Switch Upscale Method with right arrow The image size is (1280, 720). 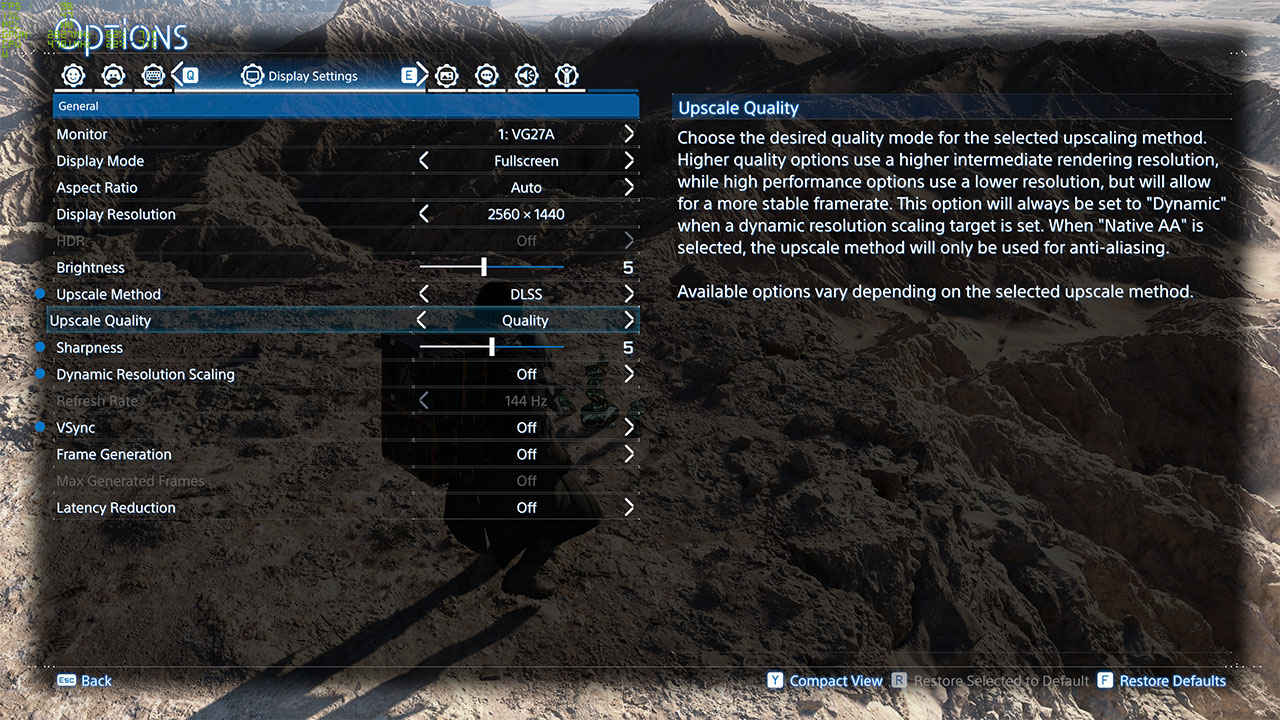[x=629, y=294]
